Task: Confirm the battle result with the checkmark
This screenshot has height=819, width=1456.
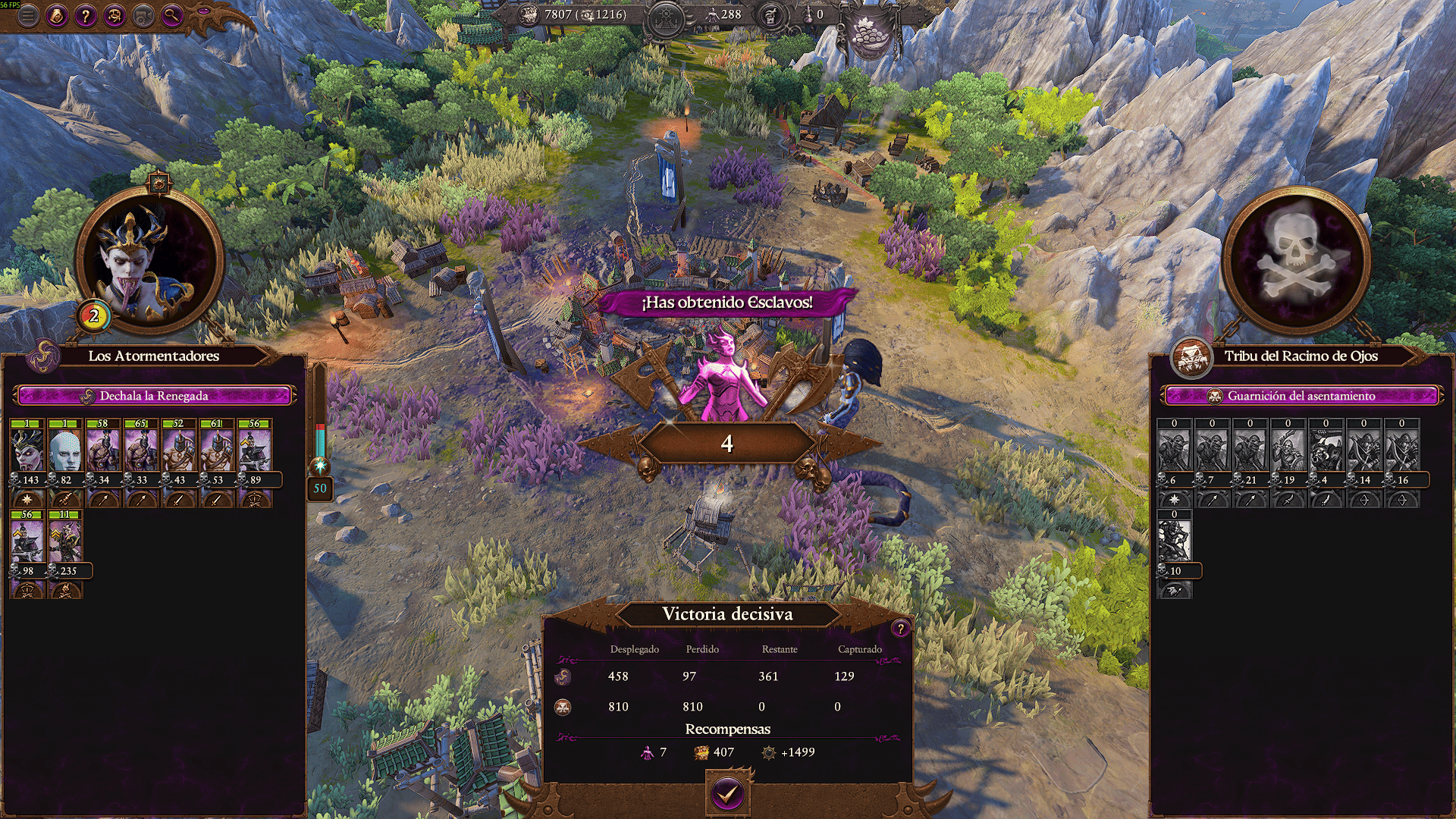Action: click(727, 793)
